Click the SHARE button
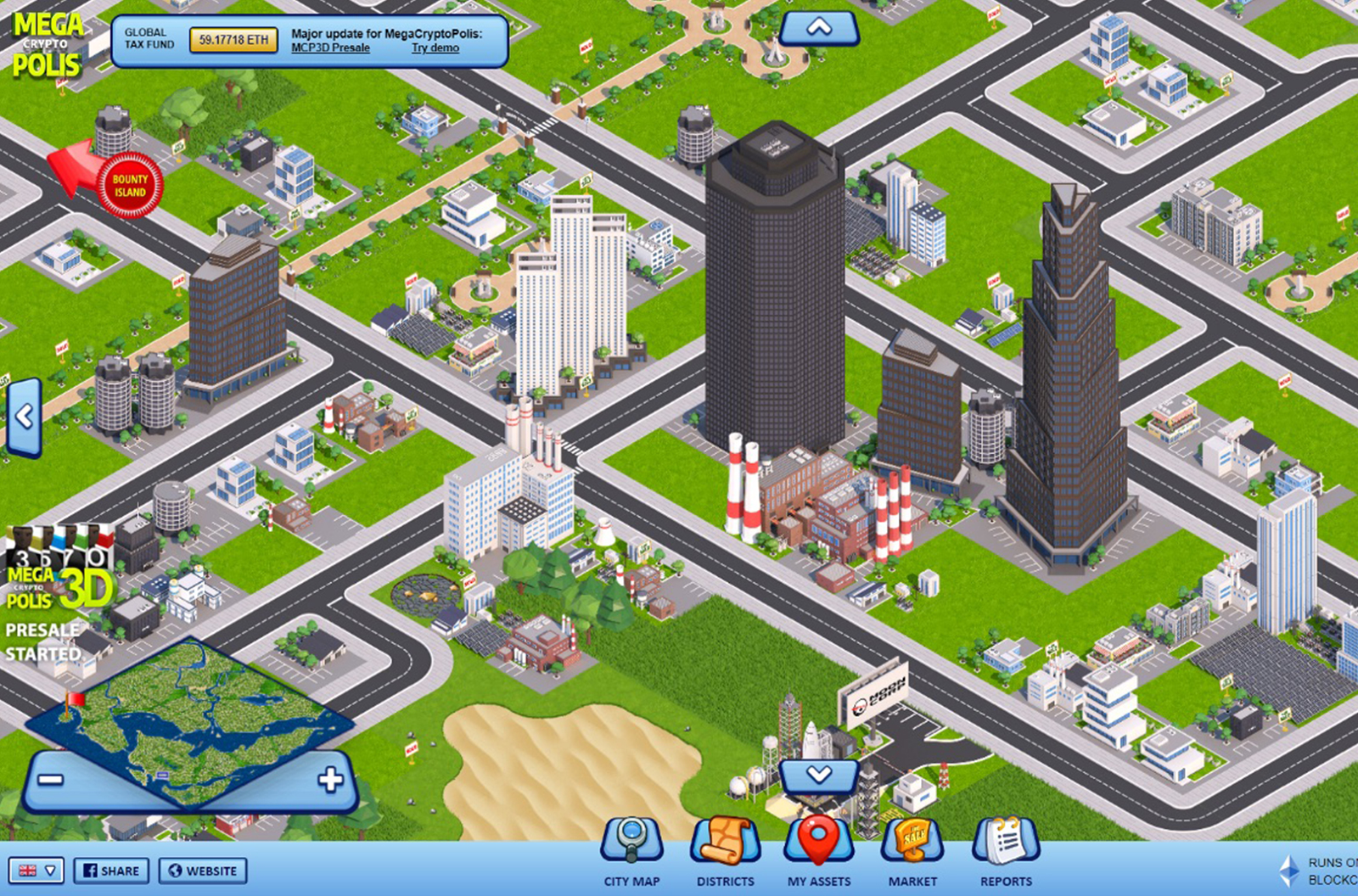The height and width of the screenshot is (896, 1358). [111, 871]
